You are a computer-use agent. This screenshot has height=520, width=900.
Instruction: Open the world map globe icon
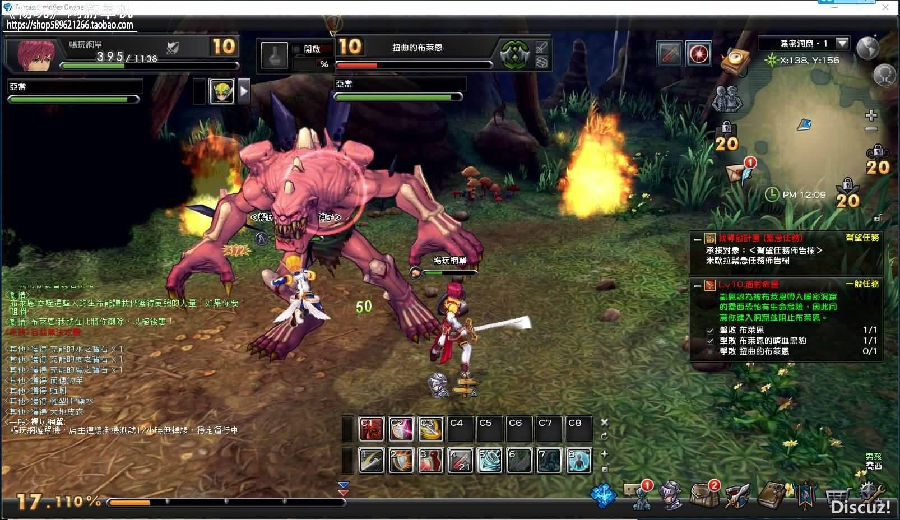[x=867, y=46]
